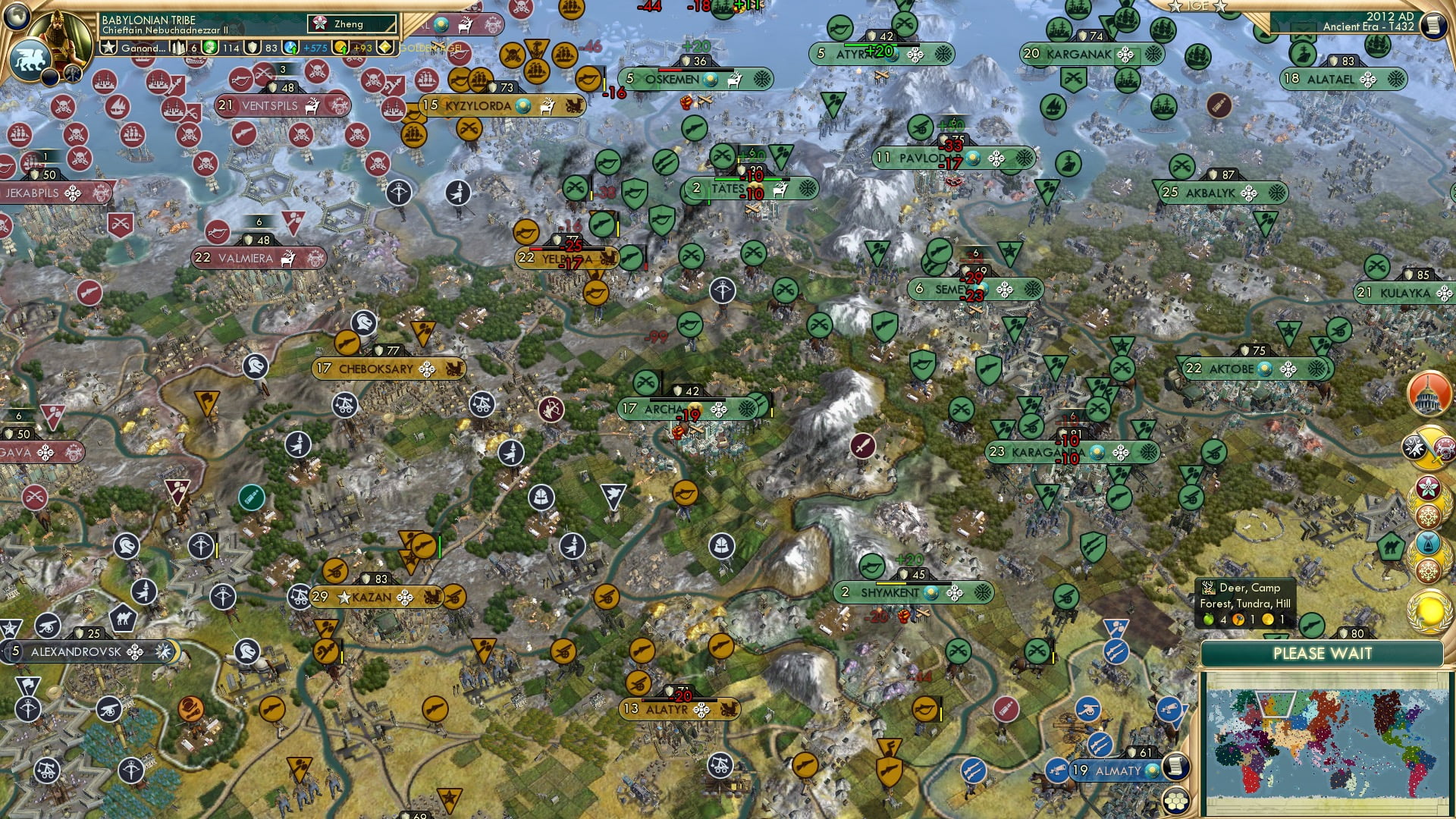1456x819 pixels.
Task: Open diplomacy by clicking the leader portrait
Action: 59,36
